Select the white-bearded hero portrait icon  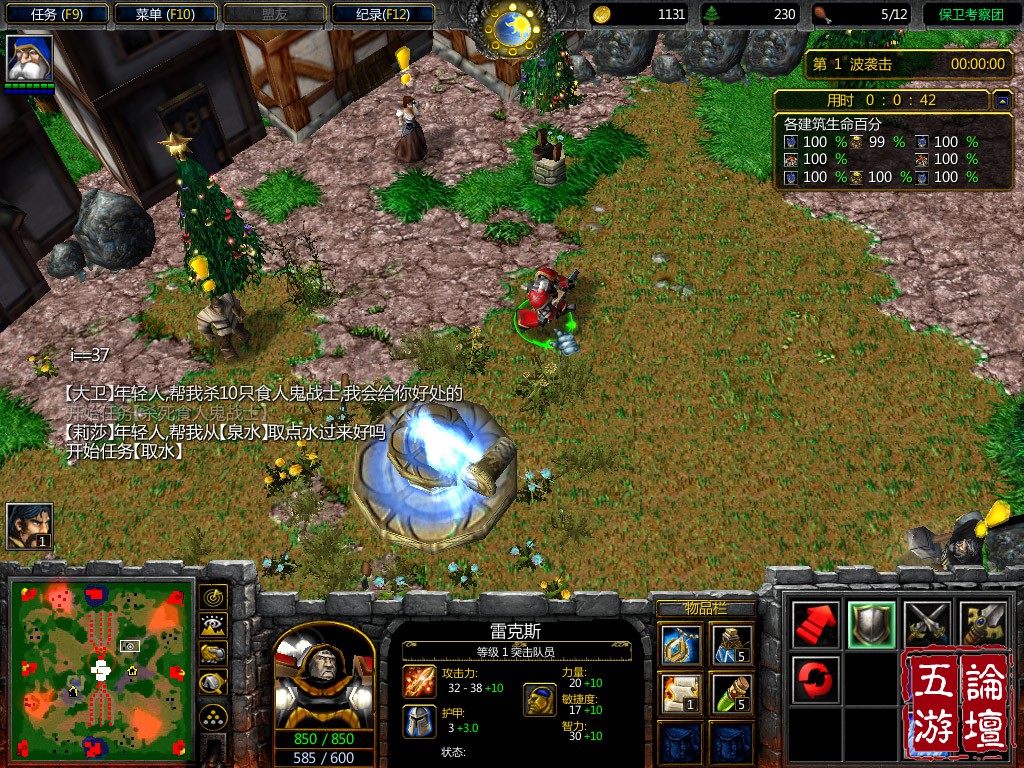click(29, 58)
